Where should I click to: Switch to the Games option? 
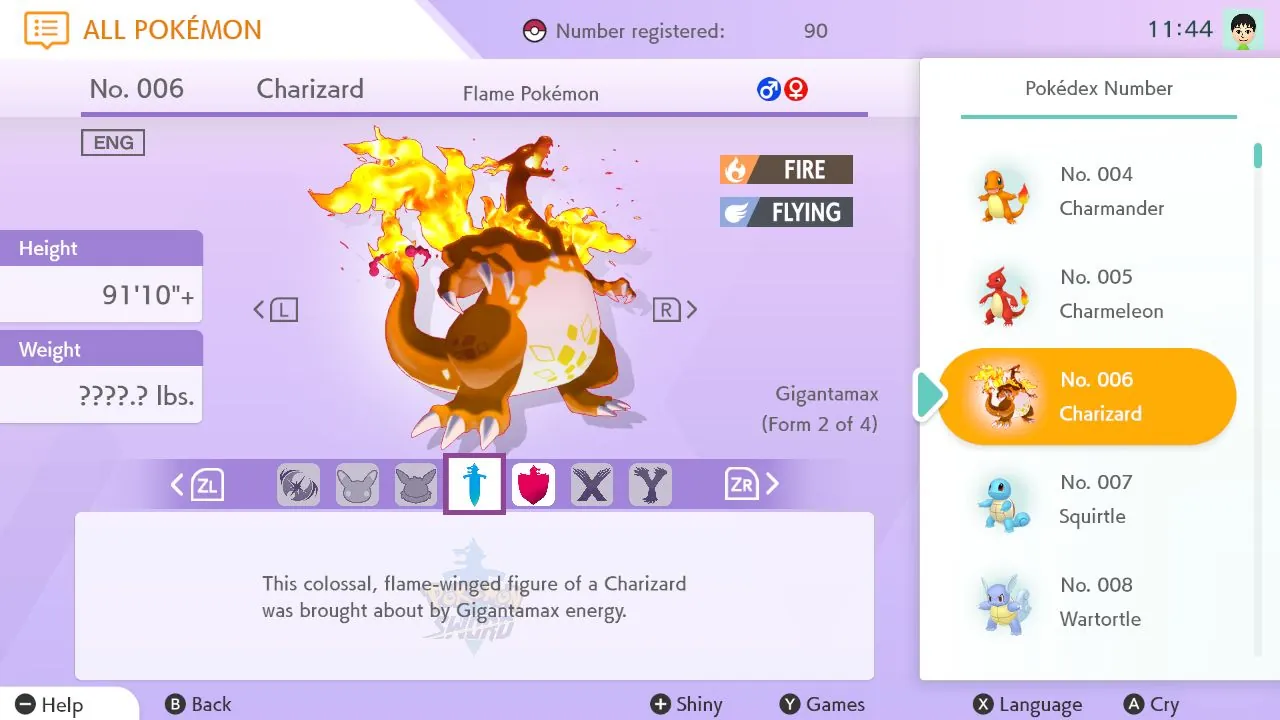(x=822, y=704)
